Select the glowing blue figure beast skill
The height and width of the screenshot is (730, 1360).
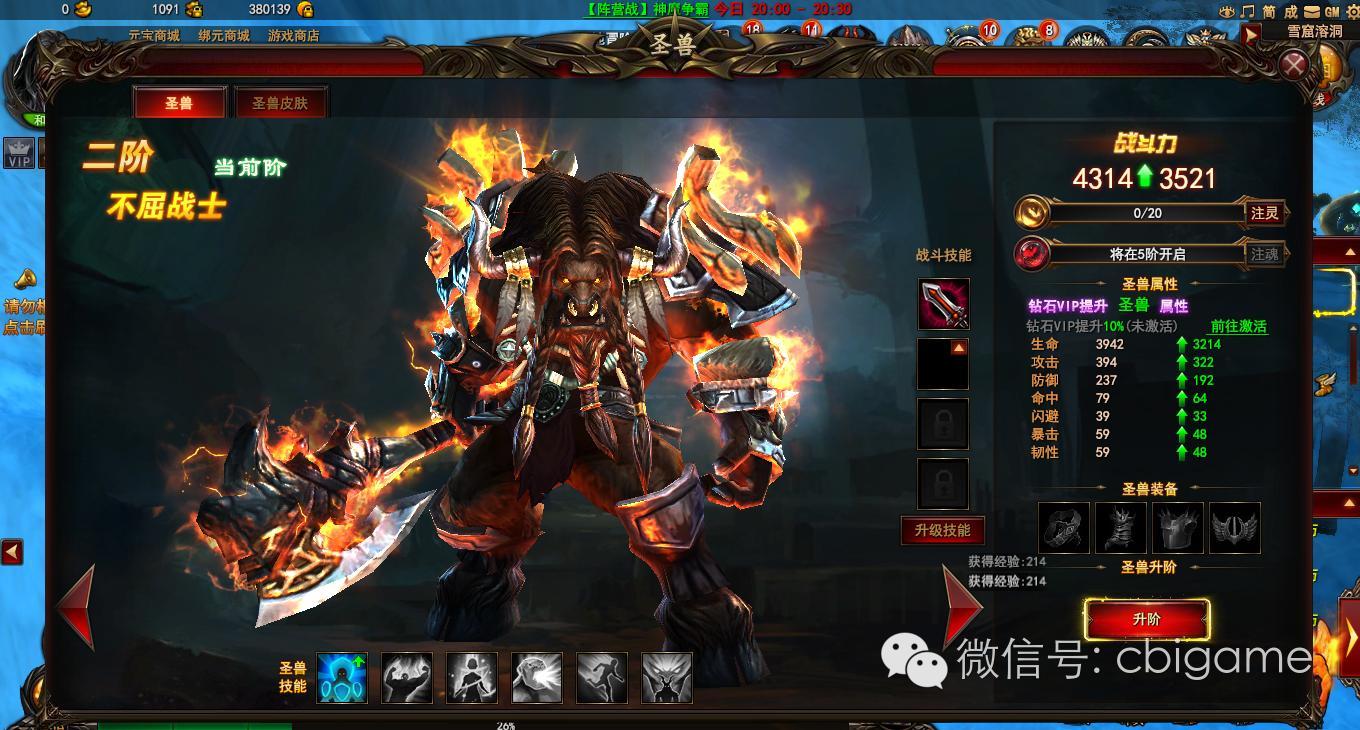point(342,678)
